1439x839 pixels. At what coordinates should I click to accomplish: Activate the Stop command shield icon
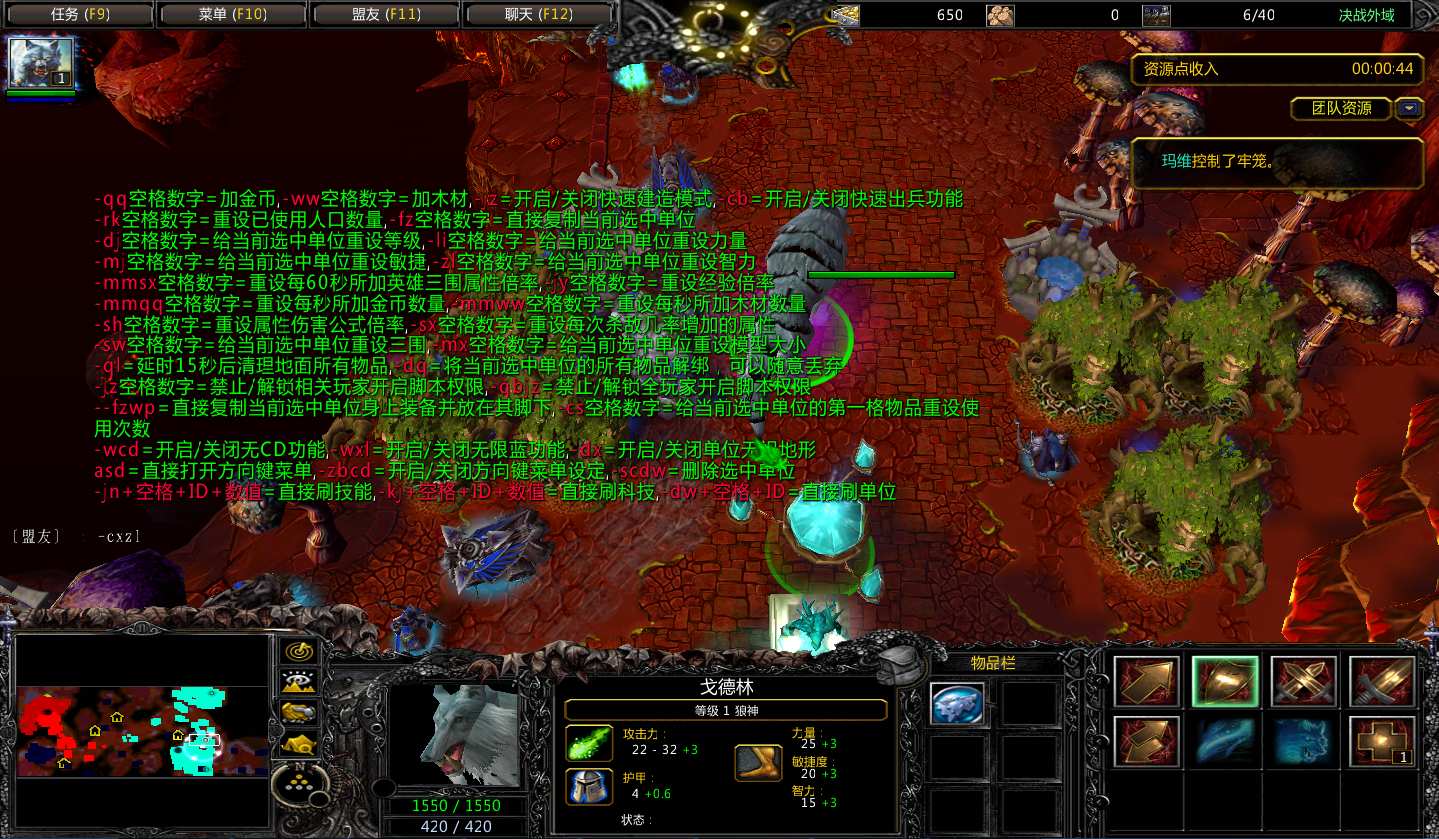point(1225,682)
